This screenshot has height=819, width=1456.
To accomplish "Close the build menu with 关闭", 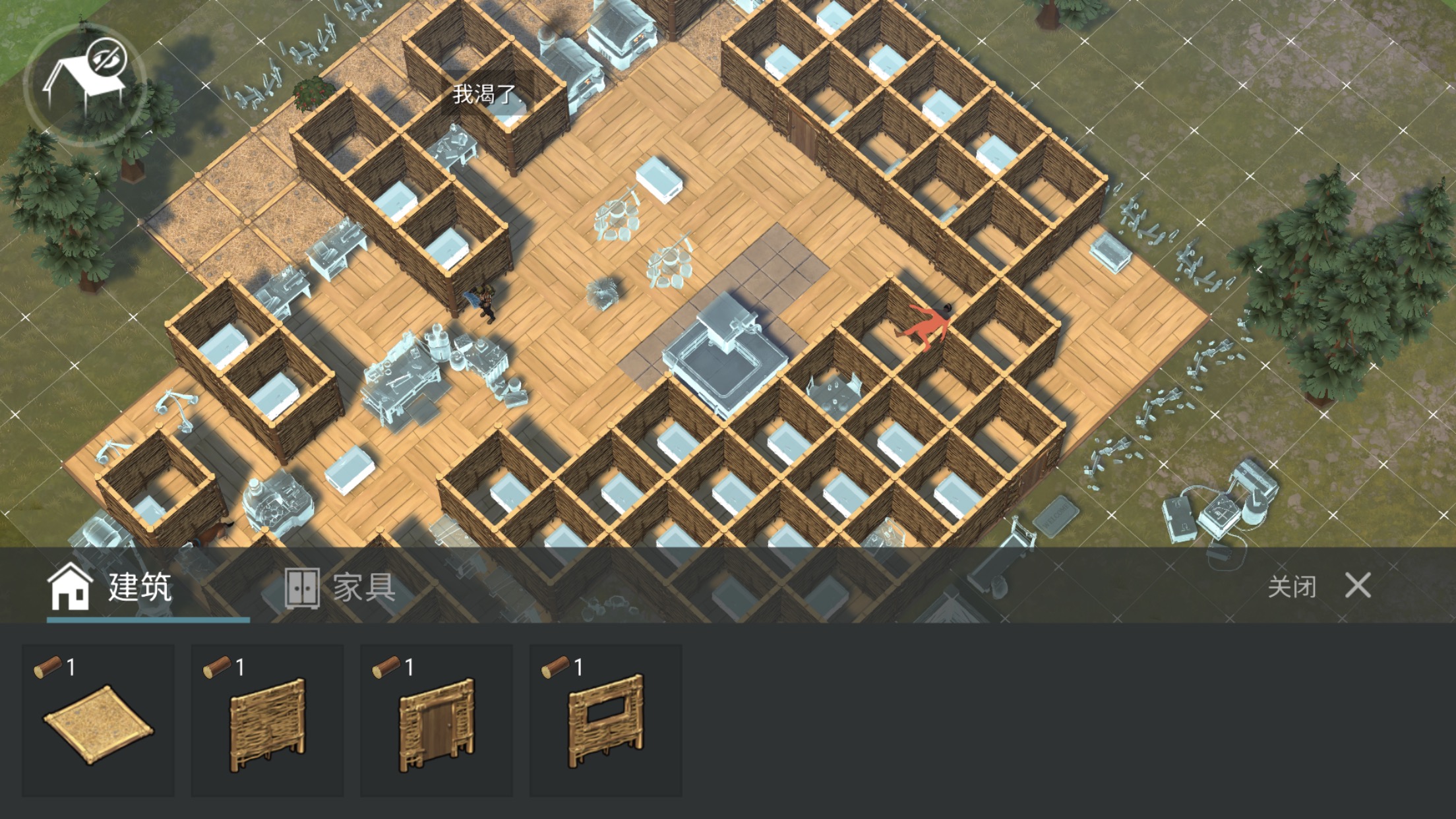I will tap(1320, 586).
